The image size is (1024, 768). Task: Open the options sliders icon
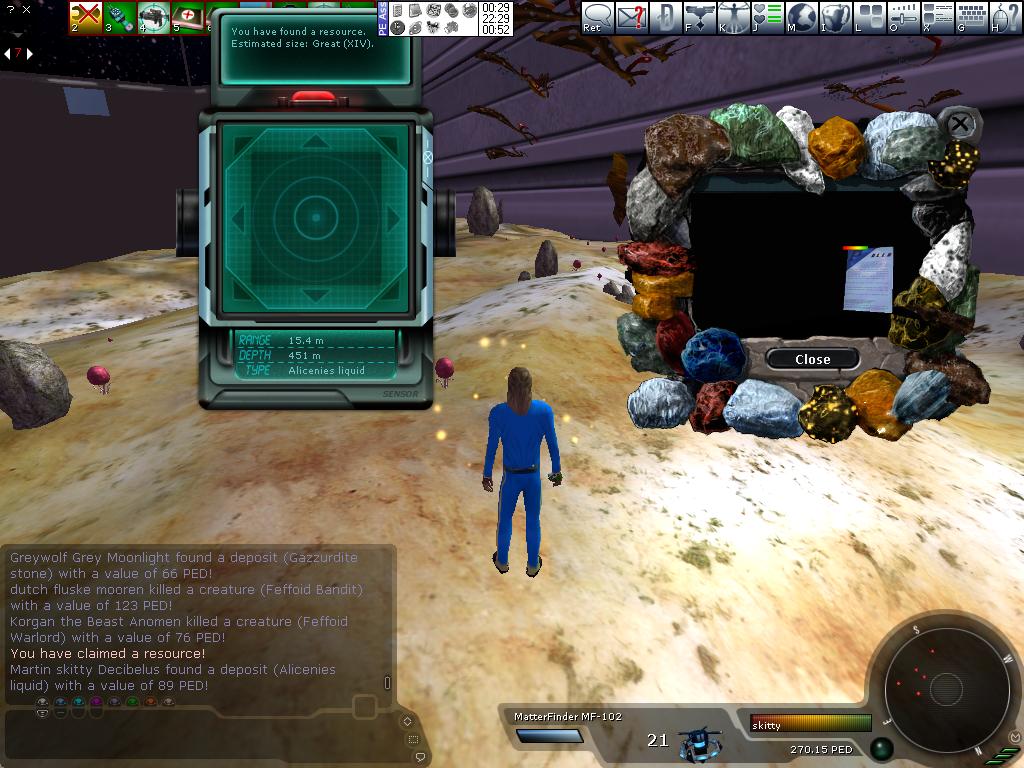904,17
